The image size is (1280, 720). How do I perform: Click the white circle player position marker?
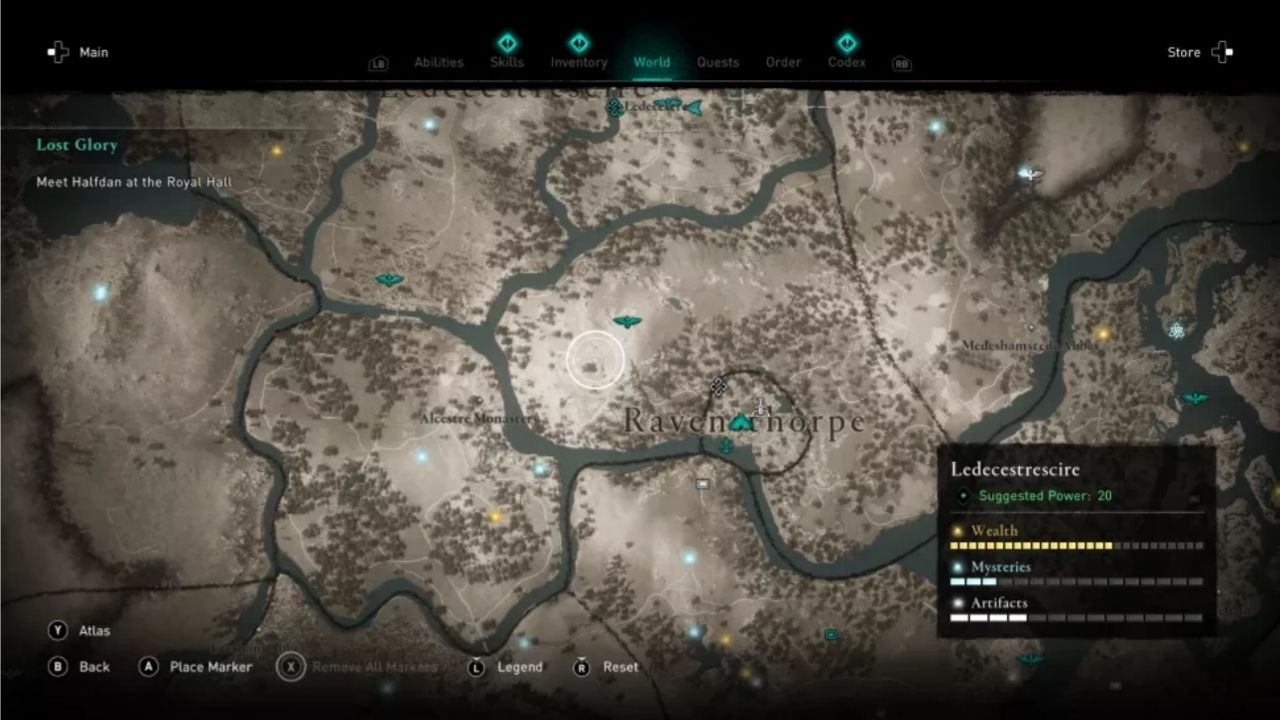point(597,358)
